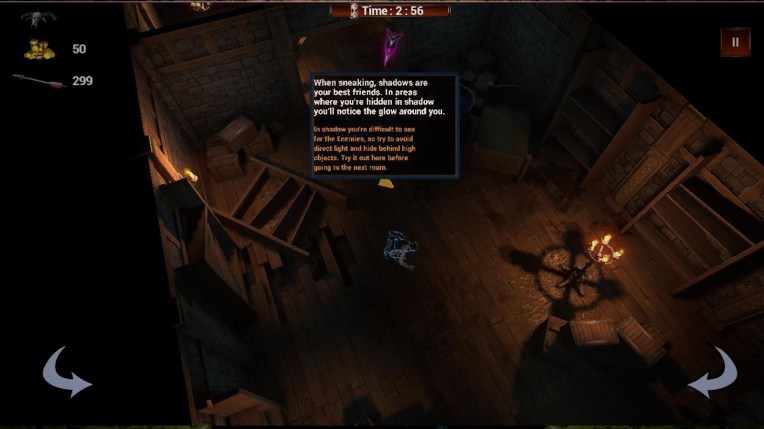
Task: Pause the game with the pause button
Action: [x=735, y=42]
